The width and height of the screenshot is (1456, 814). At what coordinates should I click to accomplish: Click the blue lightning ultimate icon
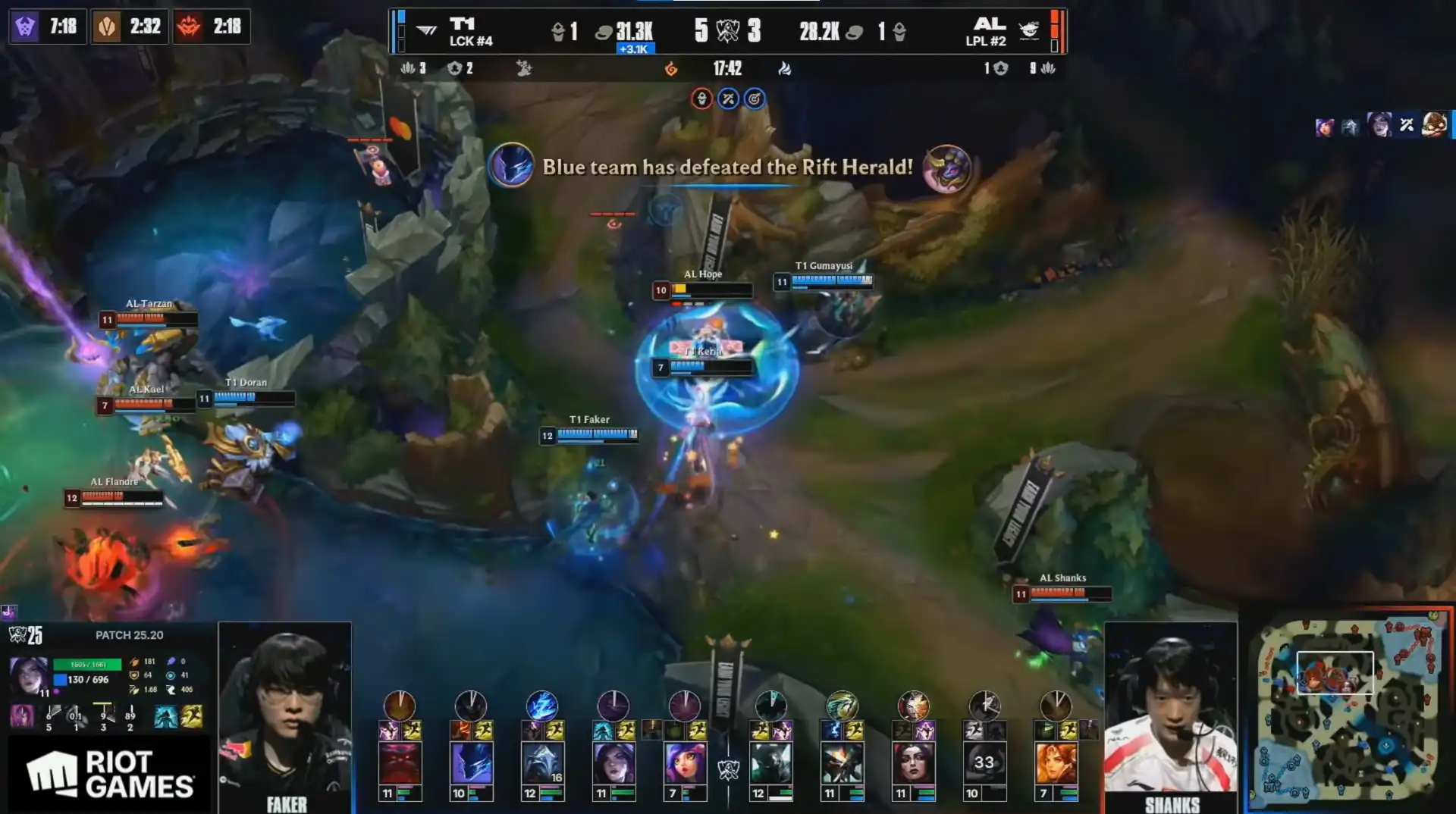point(542,705)
